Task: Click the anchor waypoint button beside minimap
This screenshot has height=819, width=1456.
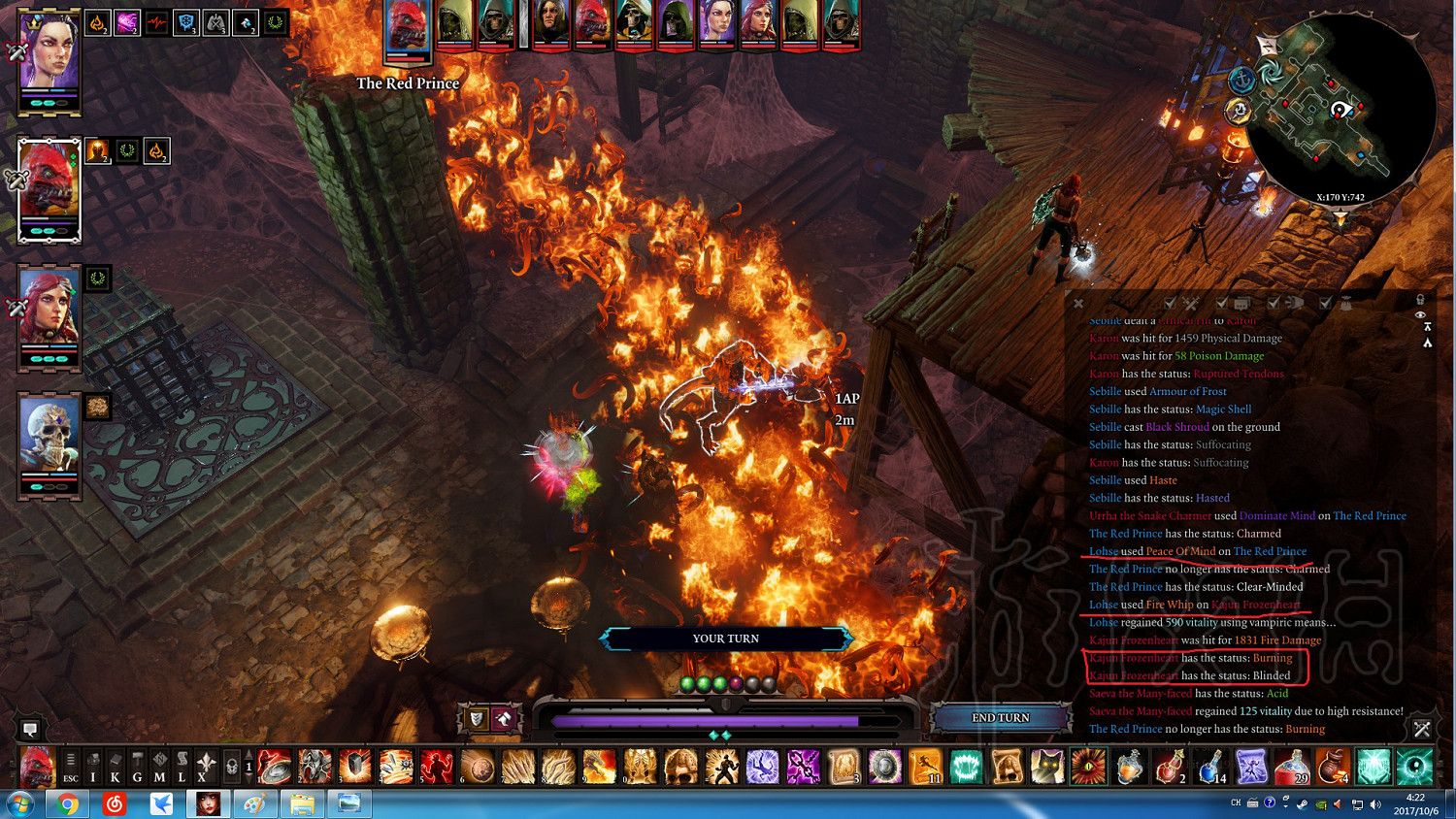Action: (1241, 82)
